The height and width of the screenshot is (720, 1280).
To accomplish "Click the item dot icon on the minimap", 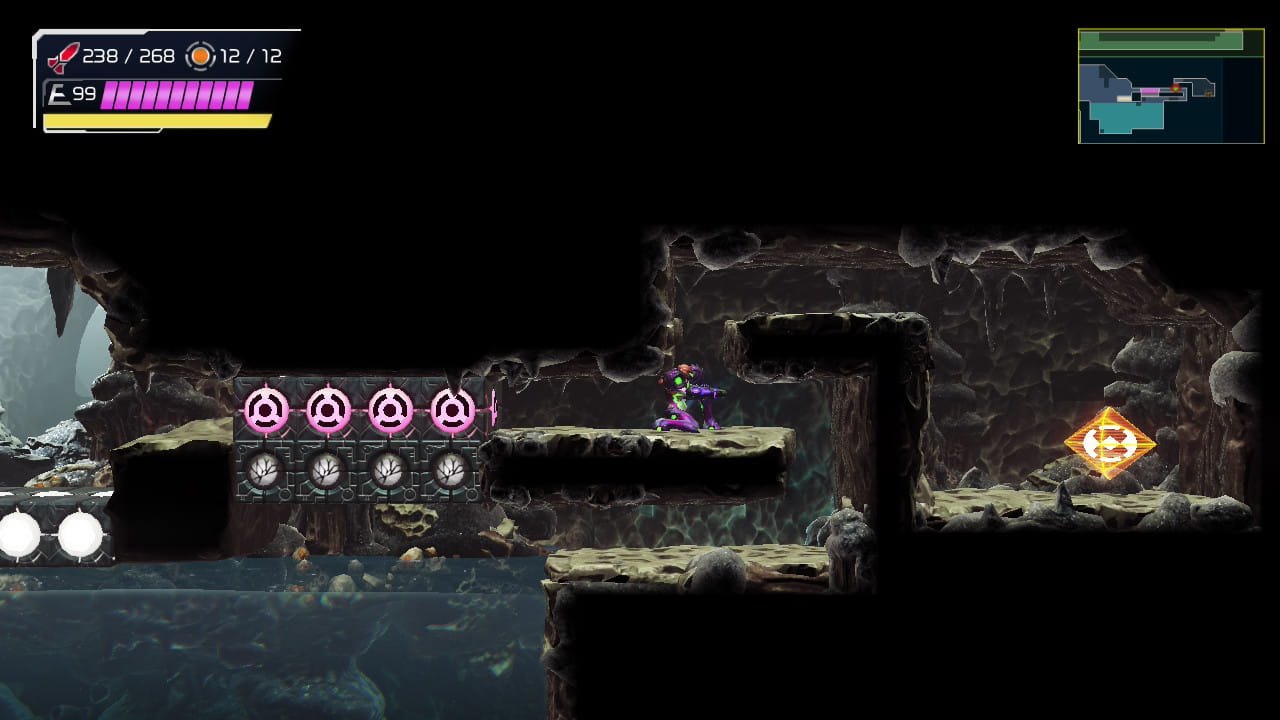I will [1208, 92].
